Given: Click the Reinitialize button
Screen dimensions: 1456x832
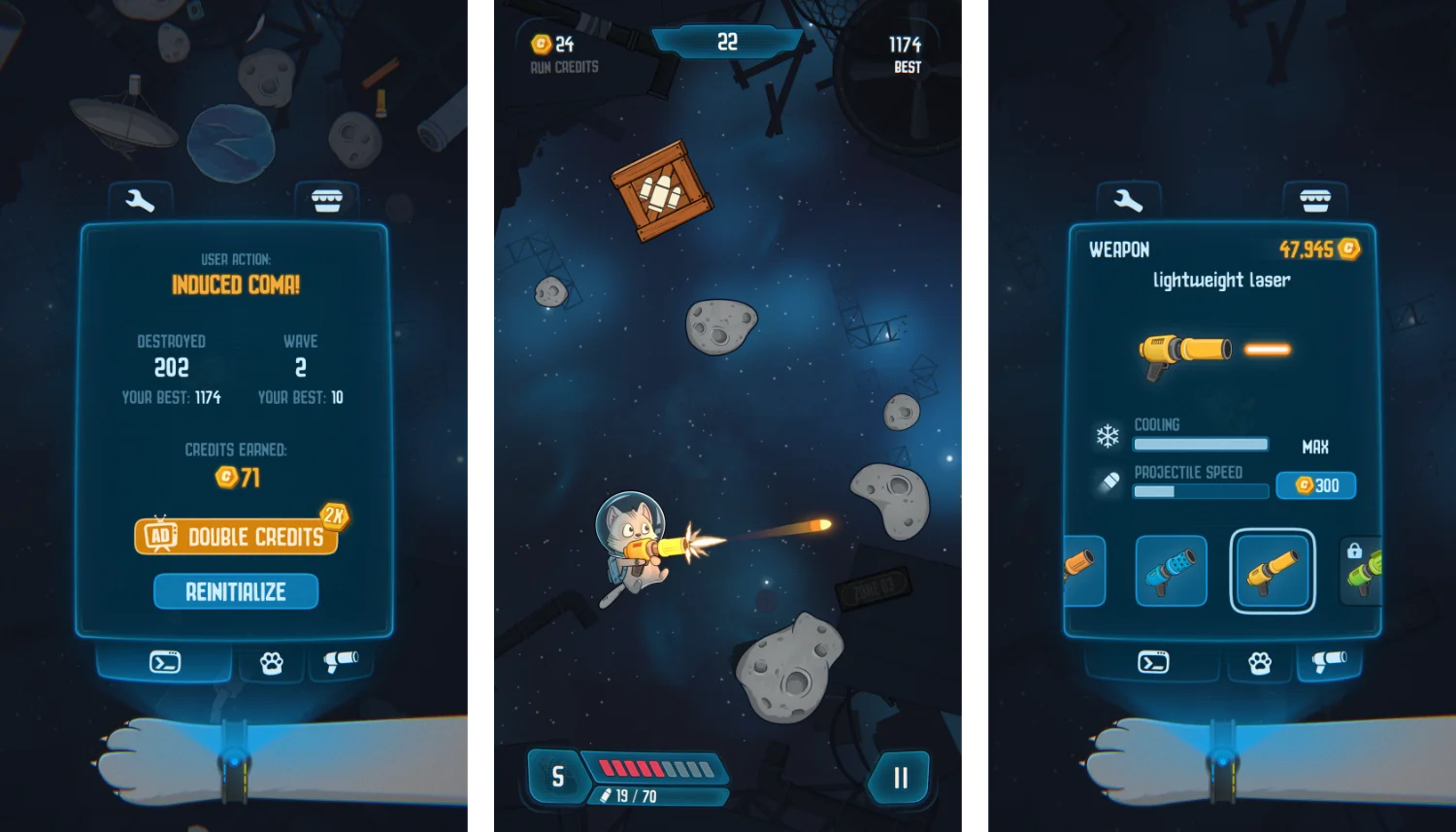Looking at the screenshot, I should pyautogui.click(x=236, y=591).
